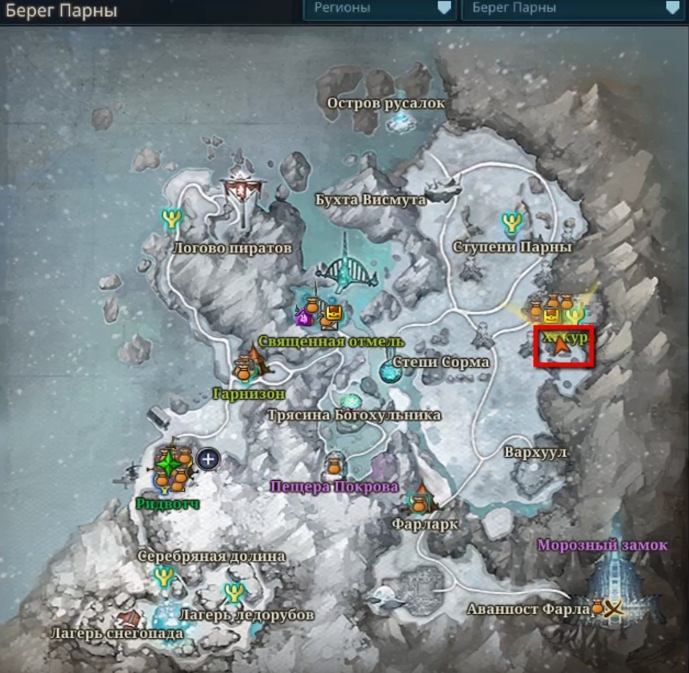Click the plus circle icon near Ридвотч
Image resolution: width=689 pixels, height=673 pixels.
(x=208, y=459)
